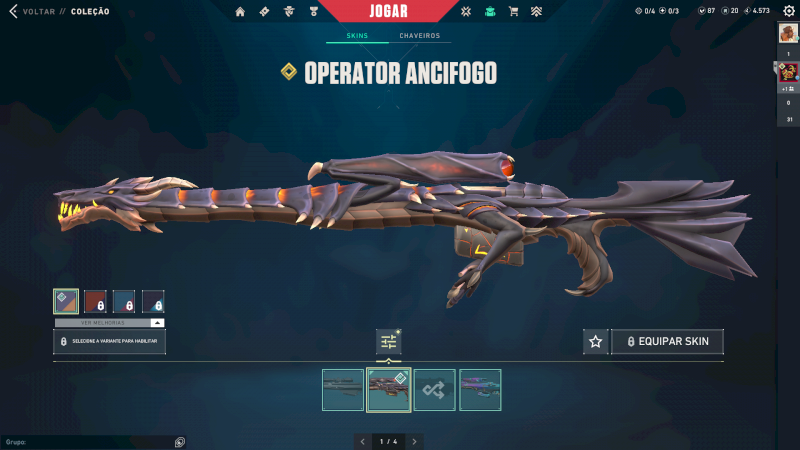Select the red locked color variant
The width and height of the screenshot is (800, 450).
[95, 302]
